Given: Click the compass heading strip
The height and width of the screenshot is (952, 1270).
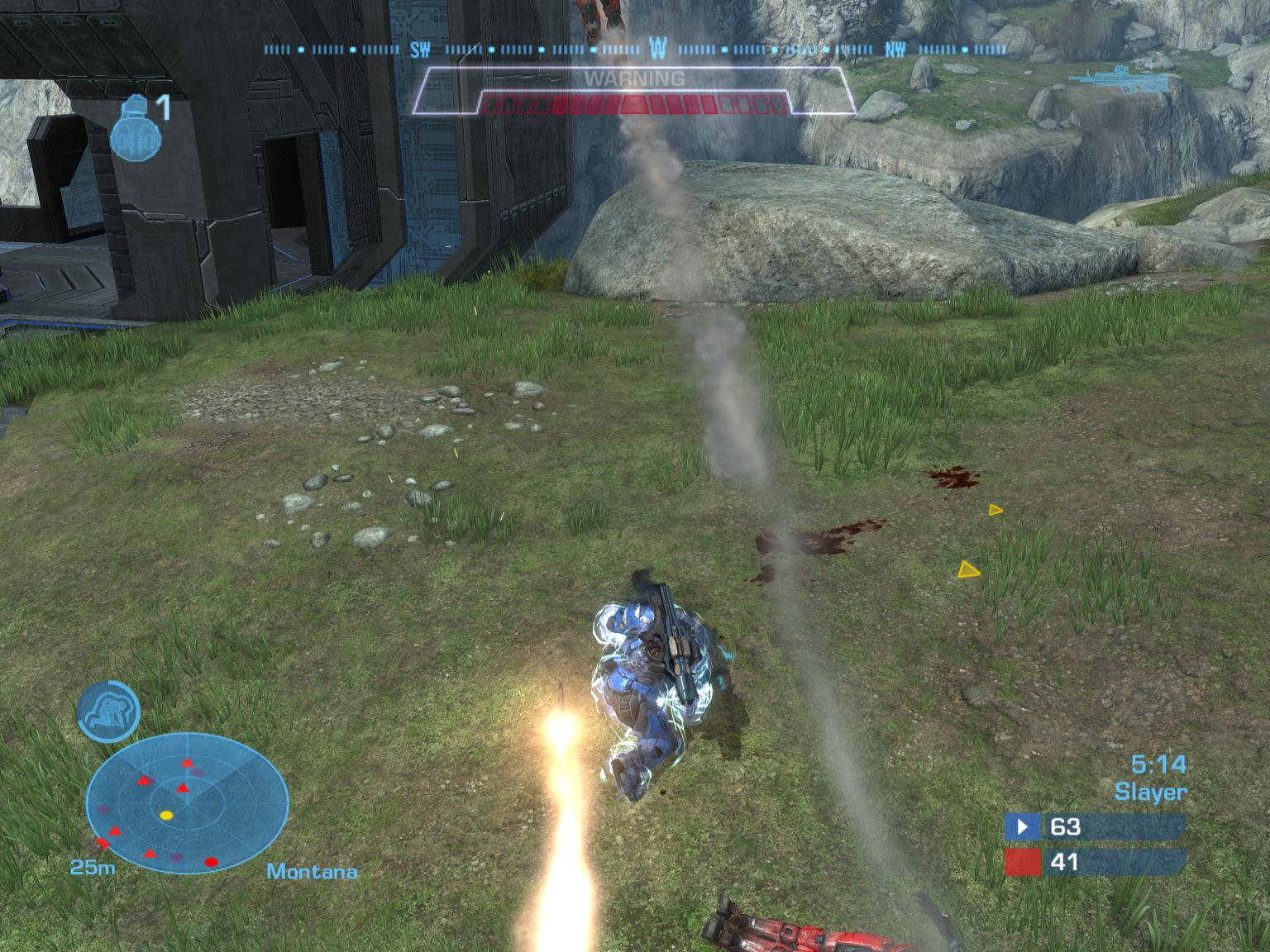Looking at the screenshot, I should [634, 50].
